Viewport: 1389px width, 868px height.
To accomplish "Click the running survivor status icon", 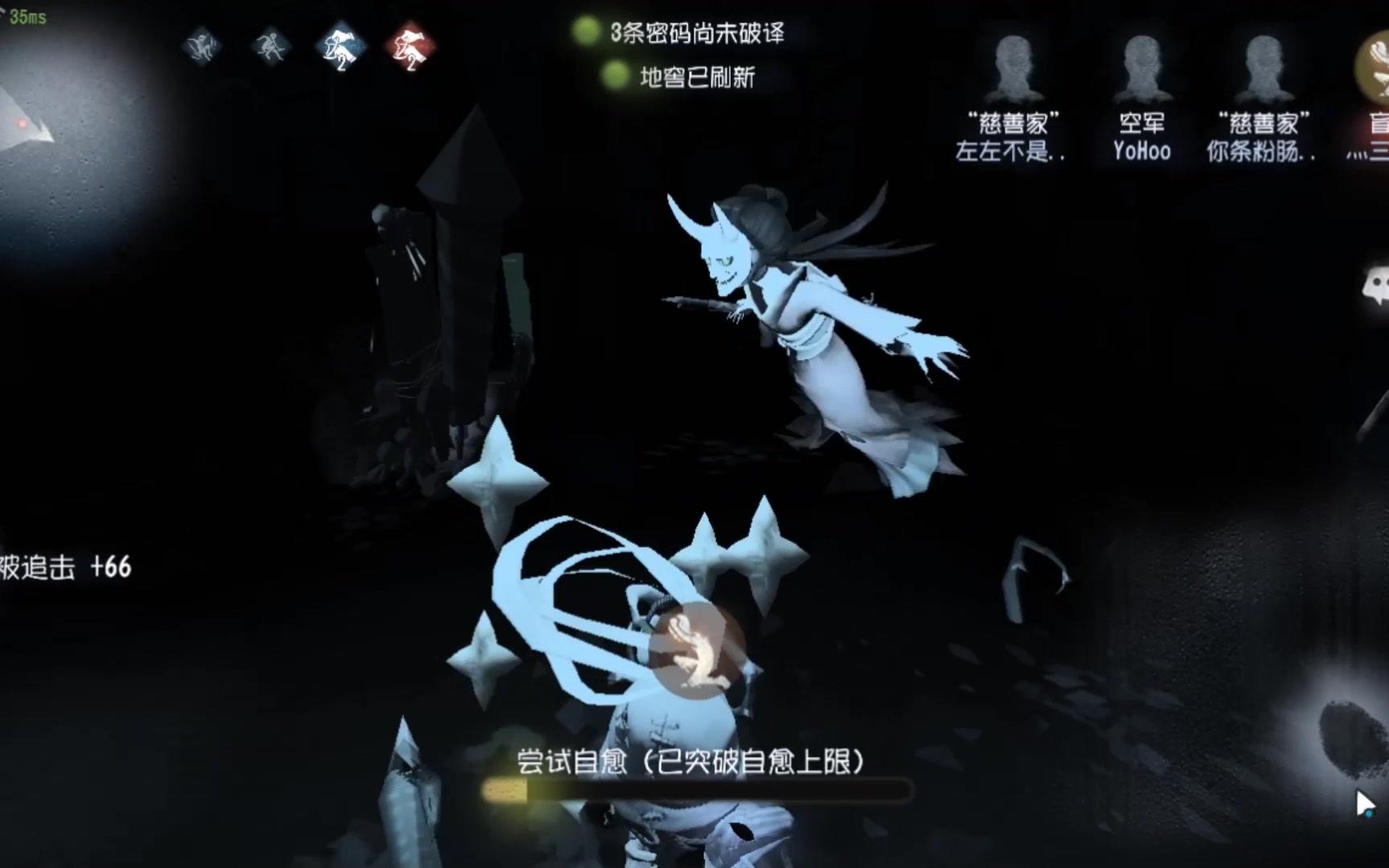I will pos(272,47).
